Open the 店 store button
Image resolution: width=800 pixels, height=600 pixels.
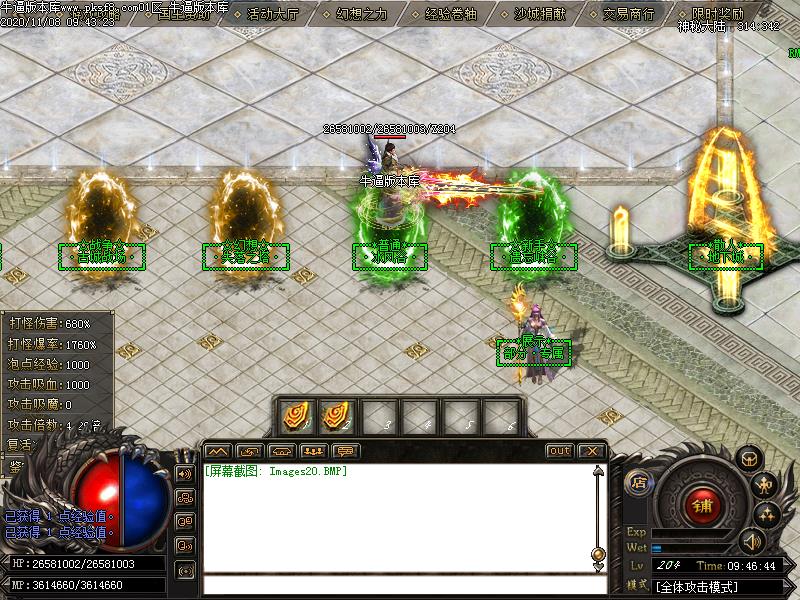(x=637, y=483)
